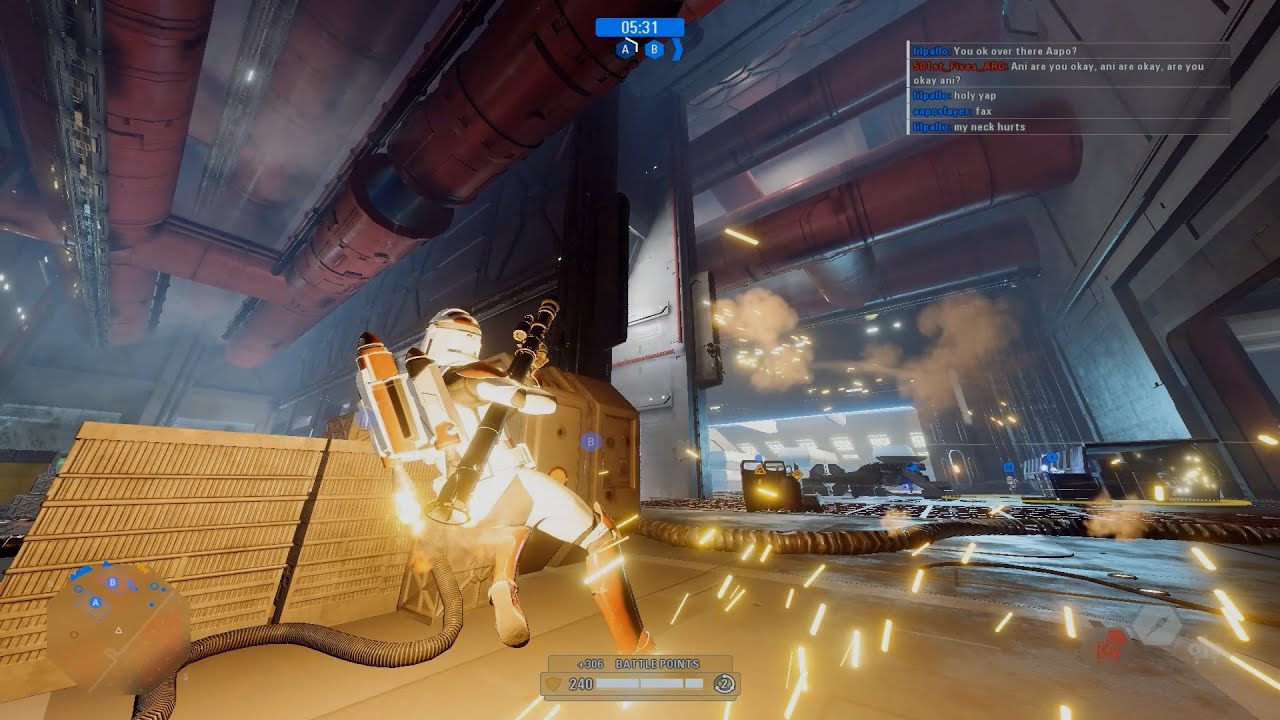
Task: Activate the hexagonal rocket ability icon
Action: tap(1156, 625)
